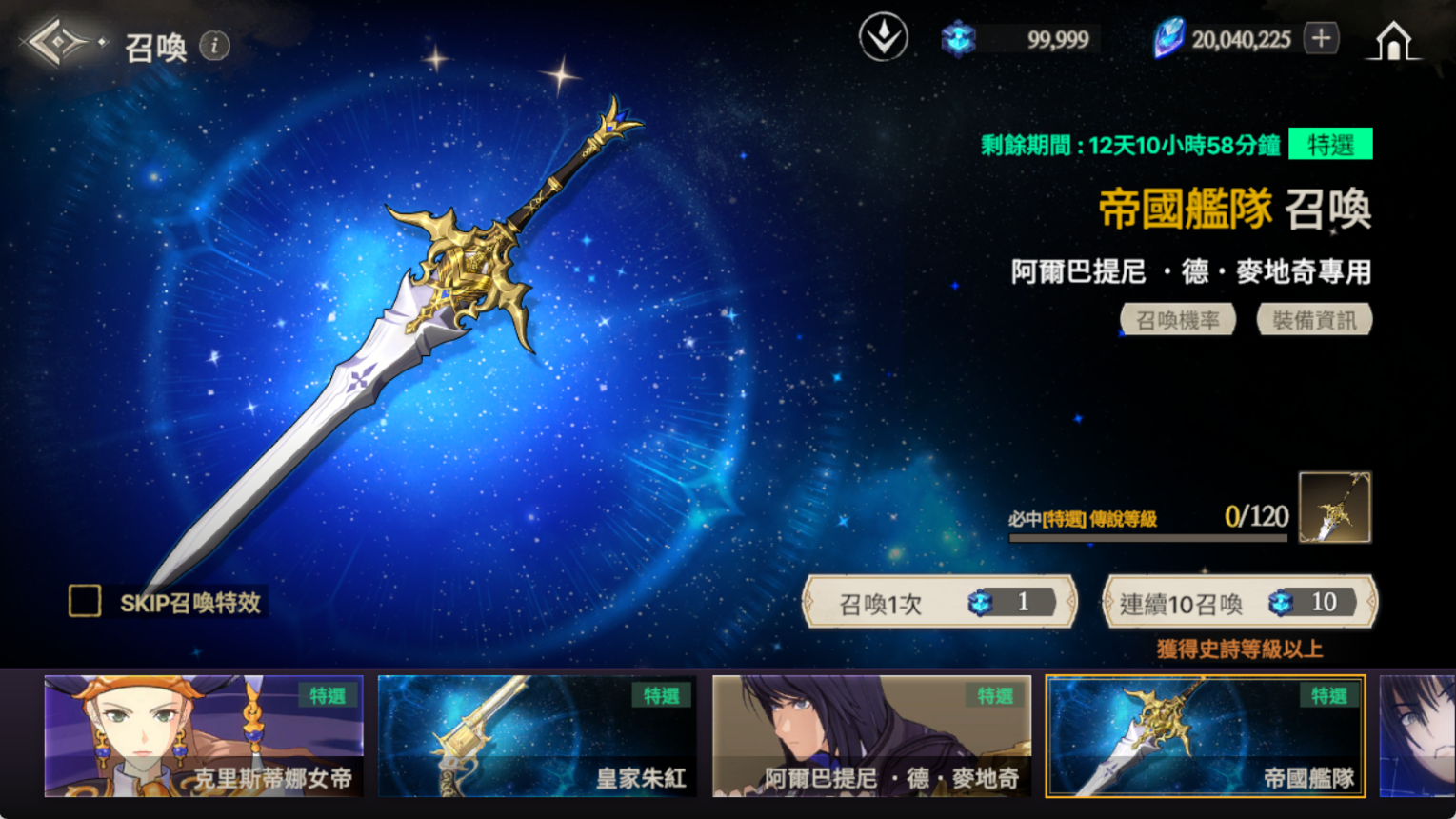Viewport: 1456px width, 819px height.
Task: Go back with the top-left arrow
Action: point(59,43)
